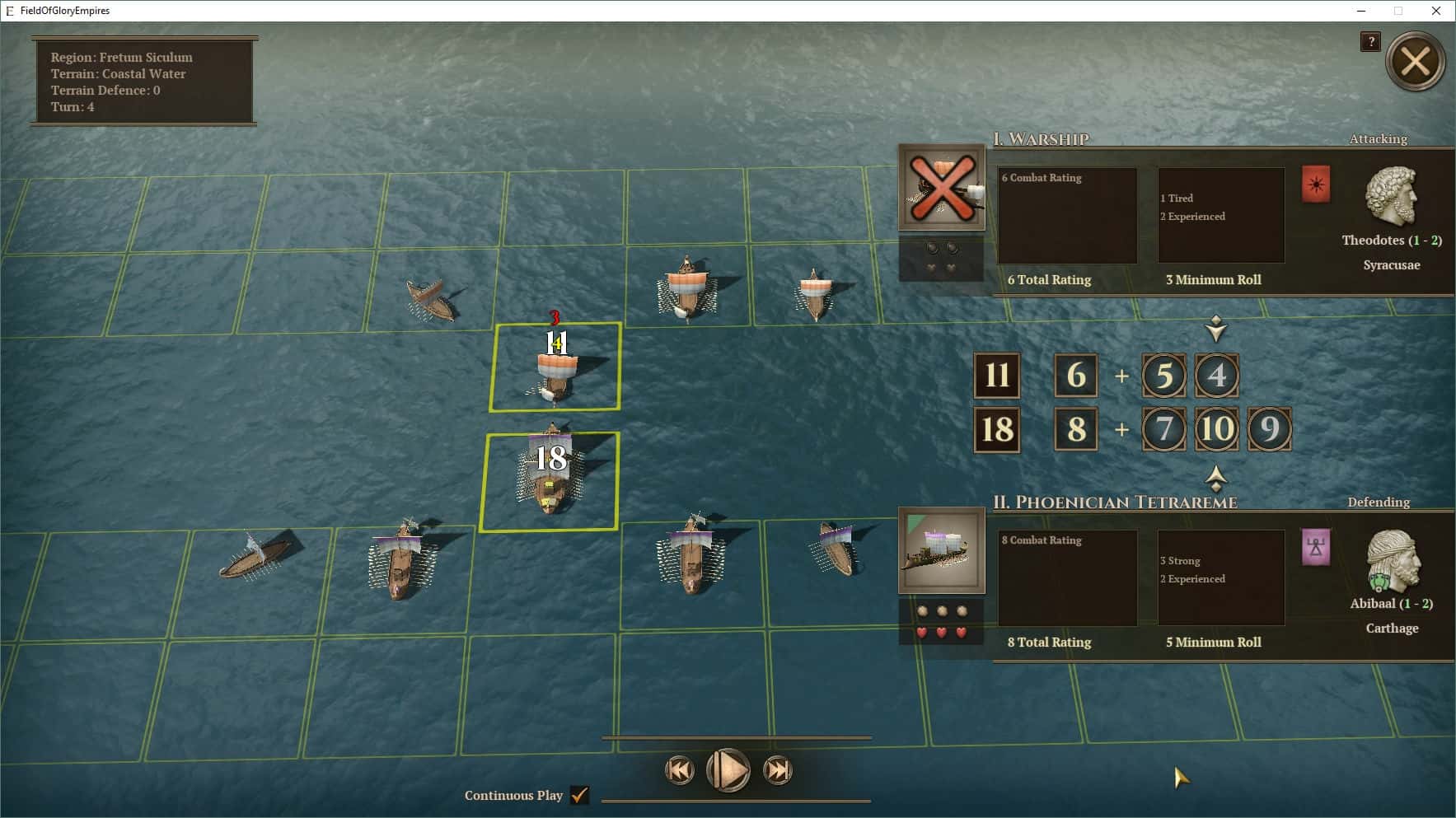Click a health heart under the Tetrareme portrait

(942, 630)
